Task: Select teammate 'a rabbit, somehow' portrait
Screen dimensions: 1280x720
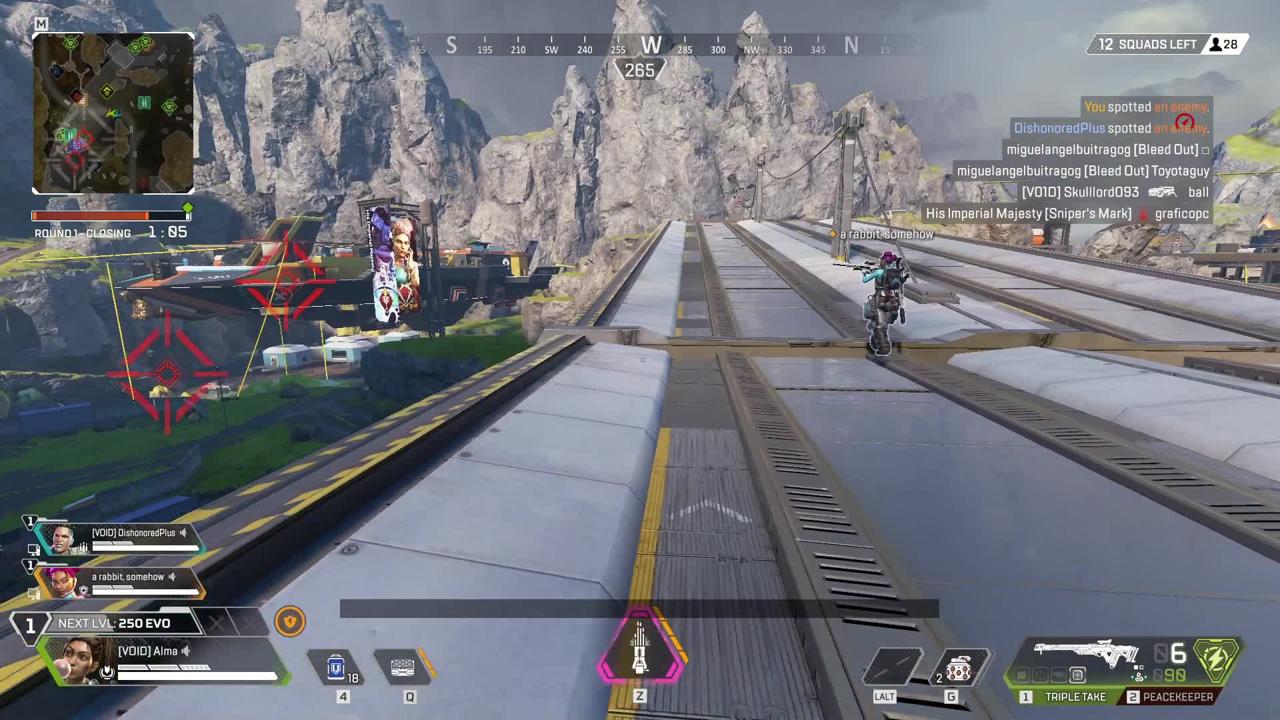Action: point(60,581)
